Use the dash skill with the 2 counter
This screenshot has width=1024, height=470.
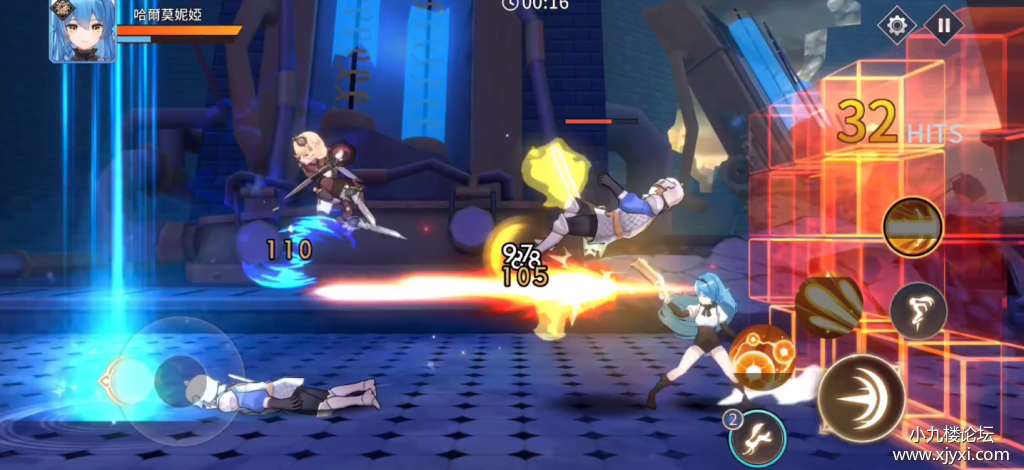(757, 437)
